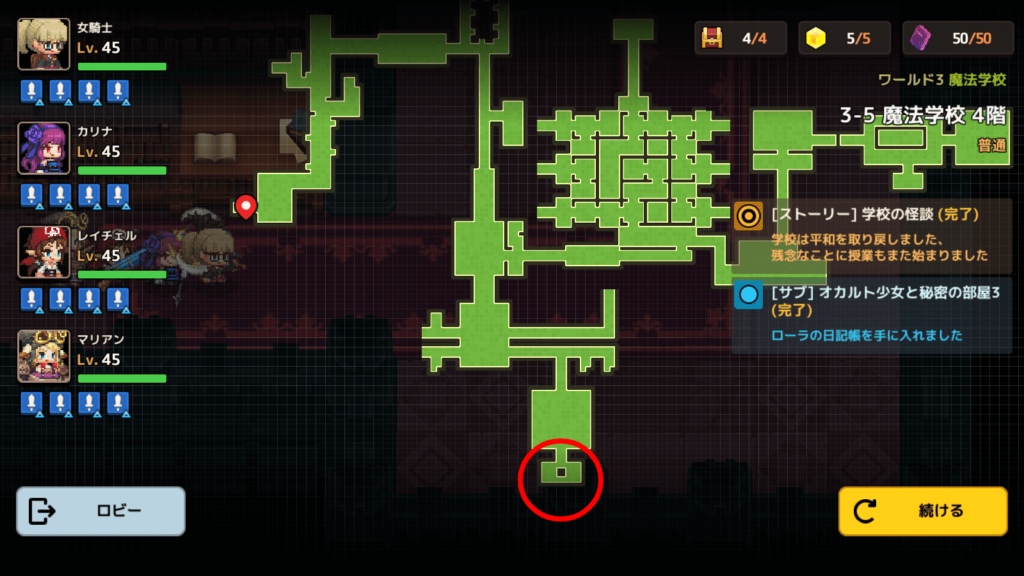Image resolution: width=1024 pixels, height=576 pixels.
Task: Click the red location pin on map
Action: 245,206
